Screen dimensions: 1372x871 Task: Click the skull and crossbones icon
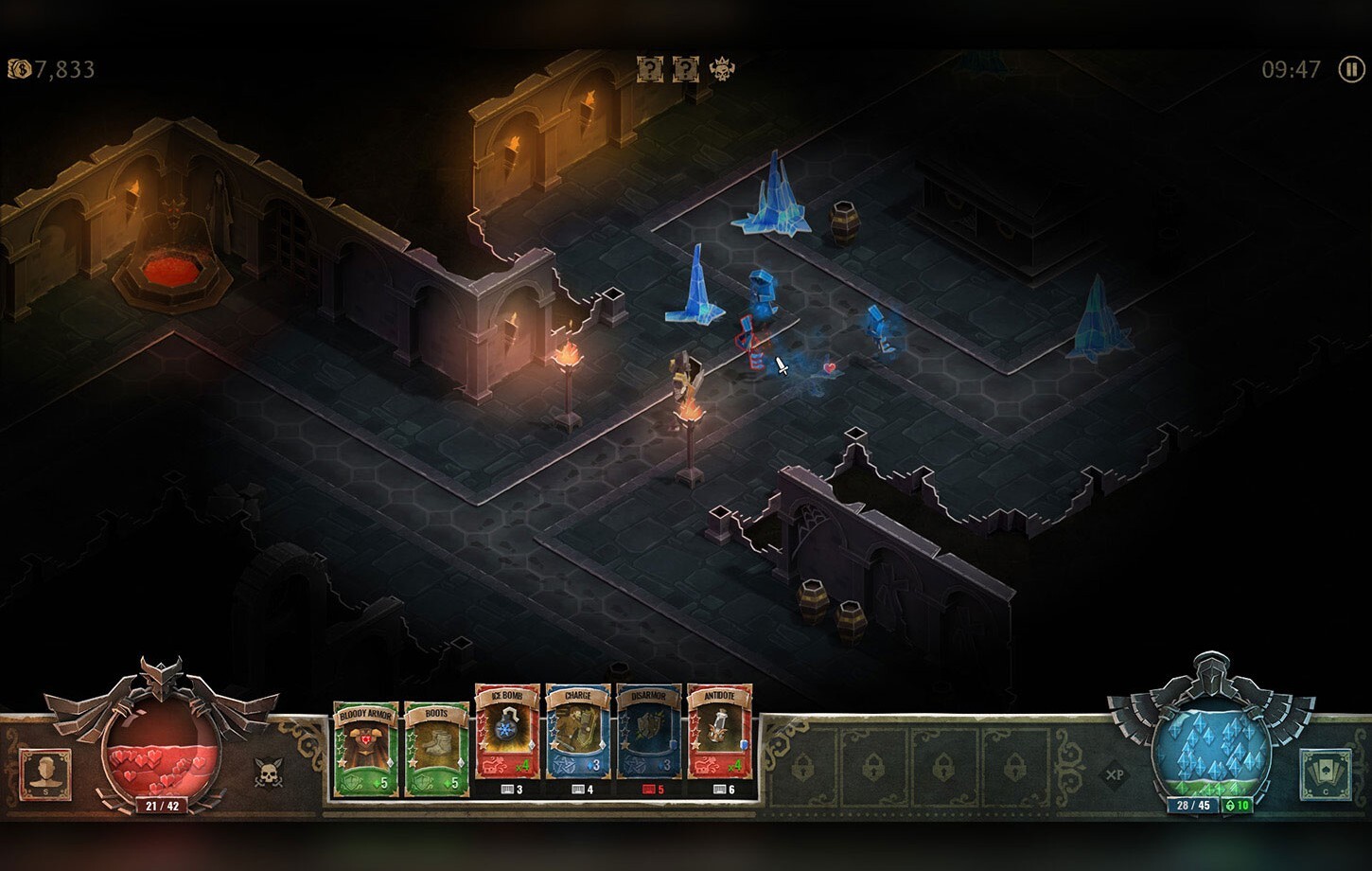(269, 773)
